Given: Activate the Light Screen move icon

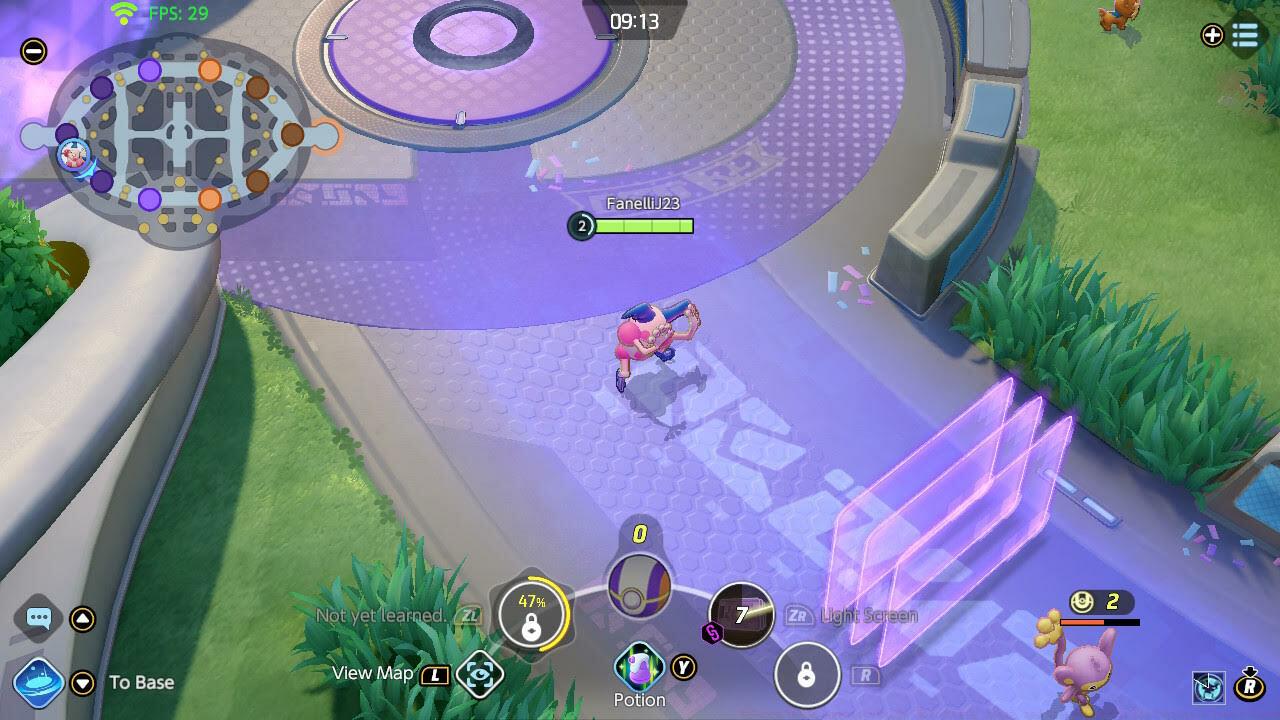Looking at the screenshot, I should tap(741, 615).
